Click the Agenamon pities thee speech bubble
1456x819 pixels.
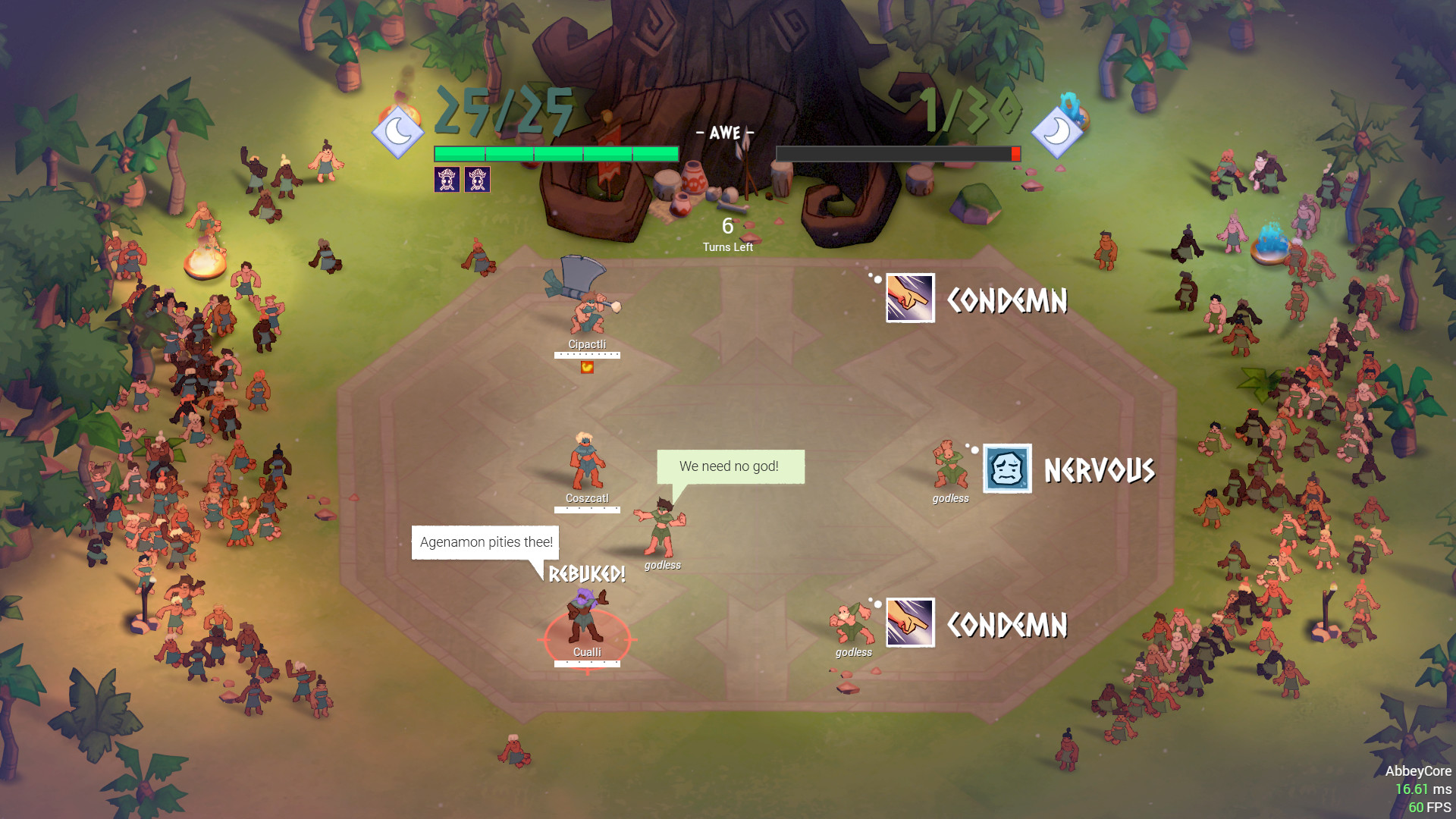[x=485, y=542]
